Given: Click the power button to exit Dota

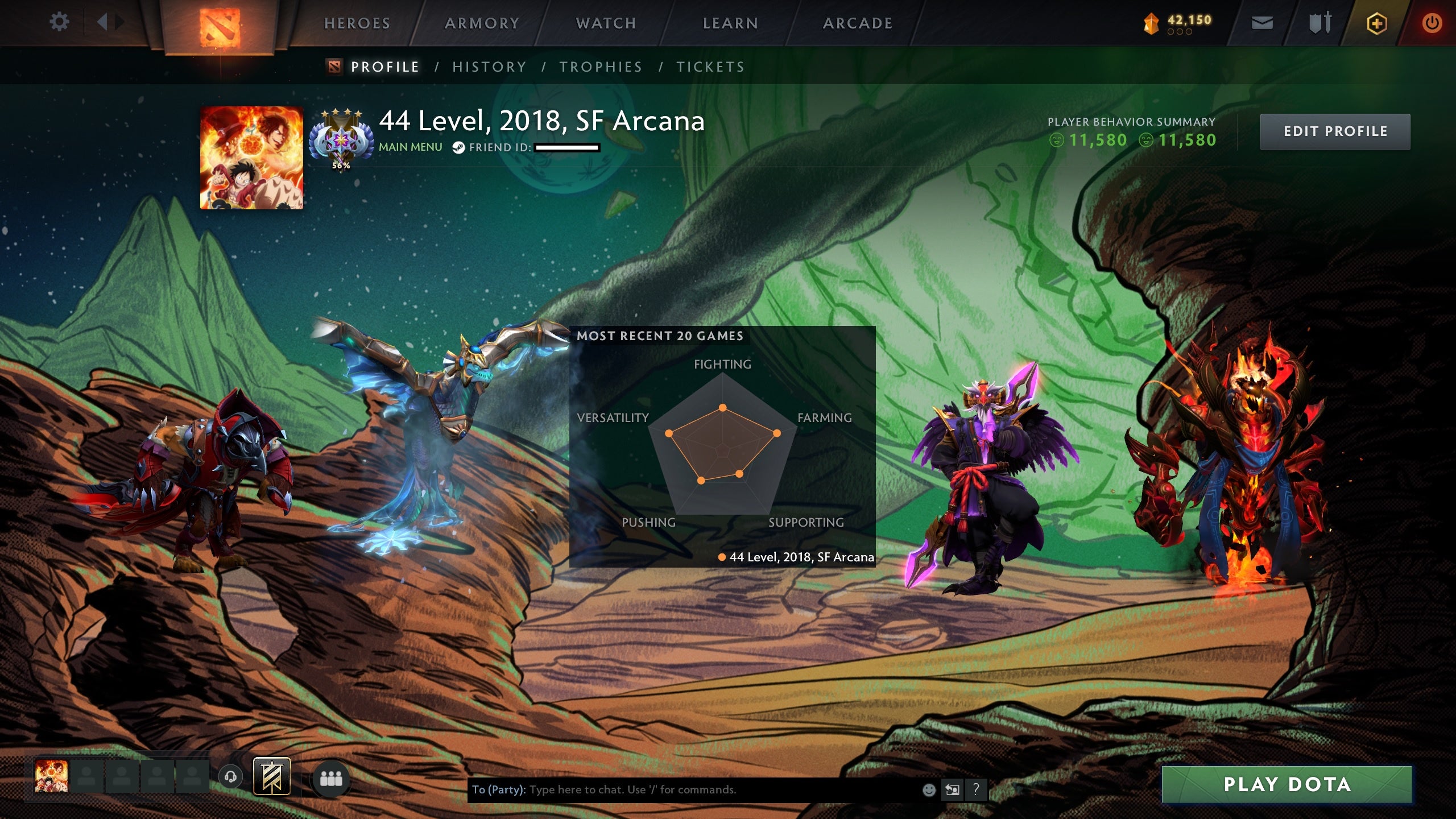Looking at the screenshot, I should [x=1432, y=23].
